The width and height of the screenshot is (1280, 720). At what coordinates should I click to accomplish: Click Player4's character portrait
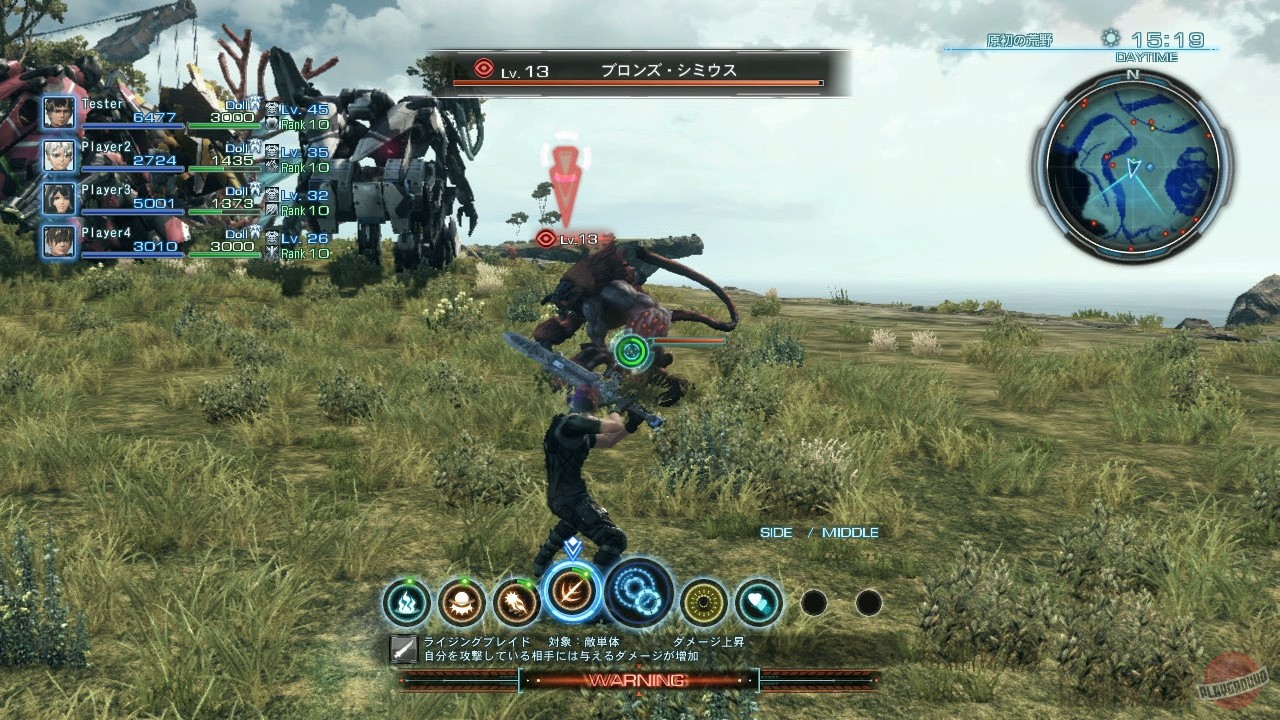point(58,243)
